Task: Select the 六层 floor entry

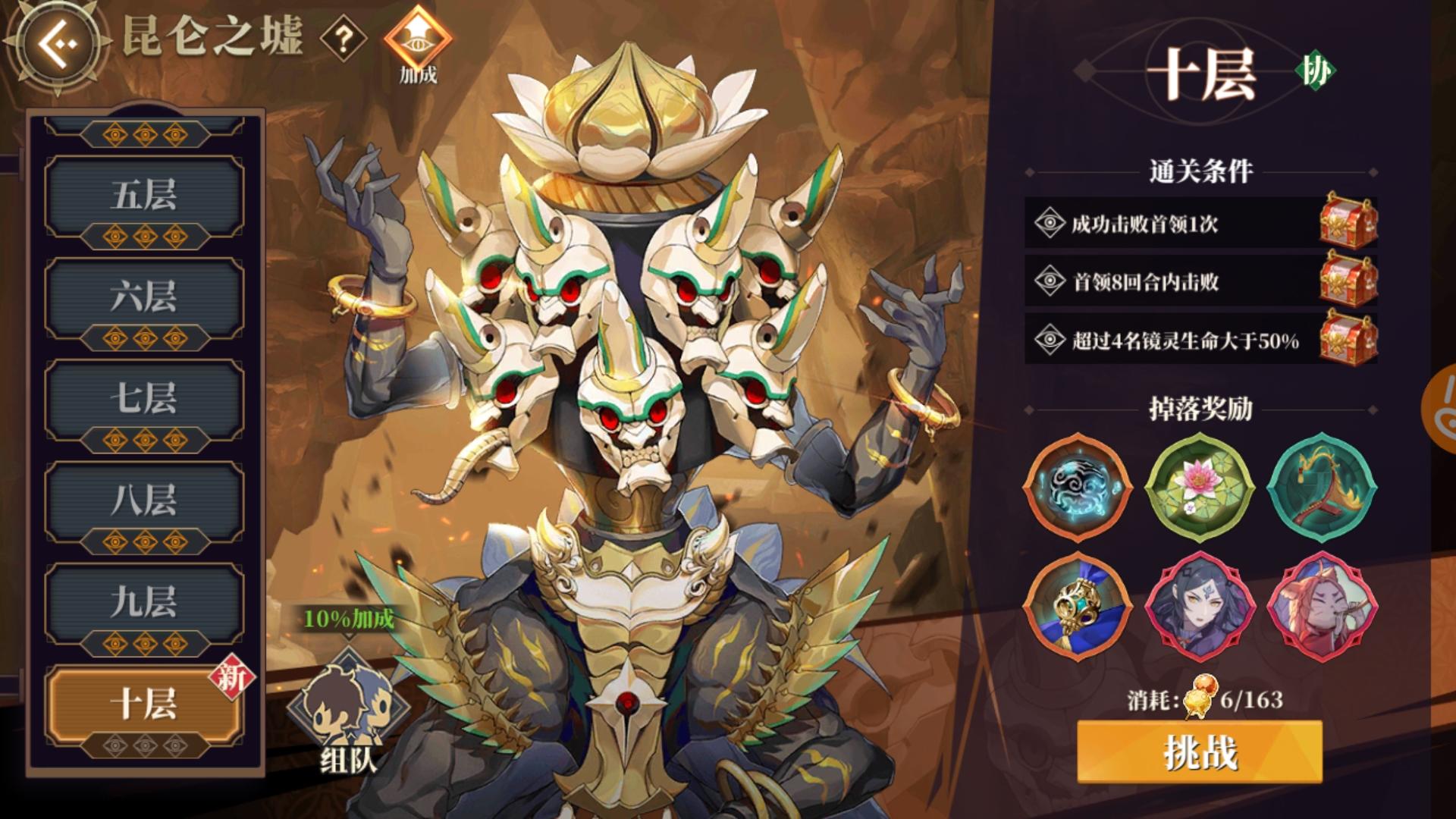Action: point(144,297)
